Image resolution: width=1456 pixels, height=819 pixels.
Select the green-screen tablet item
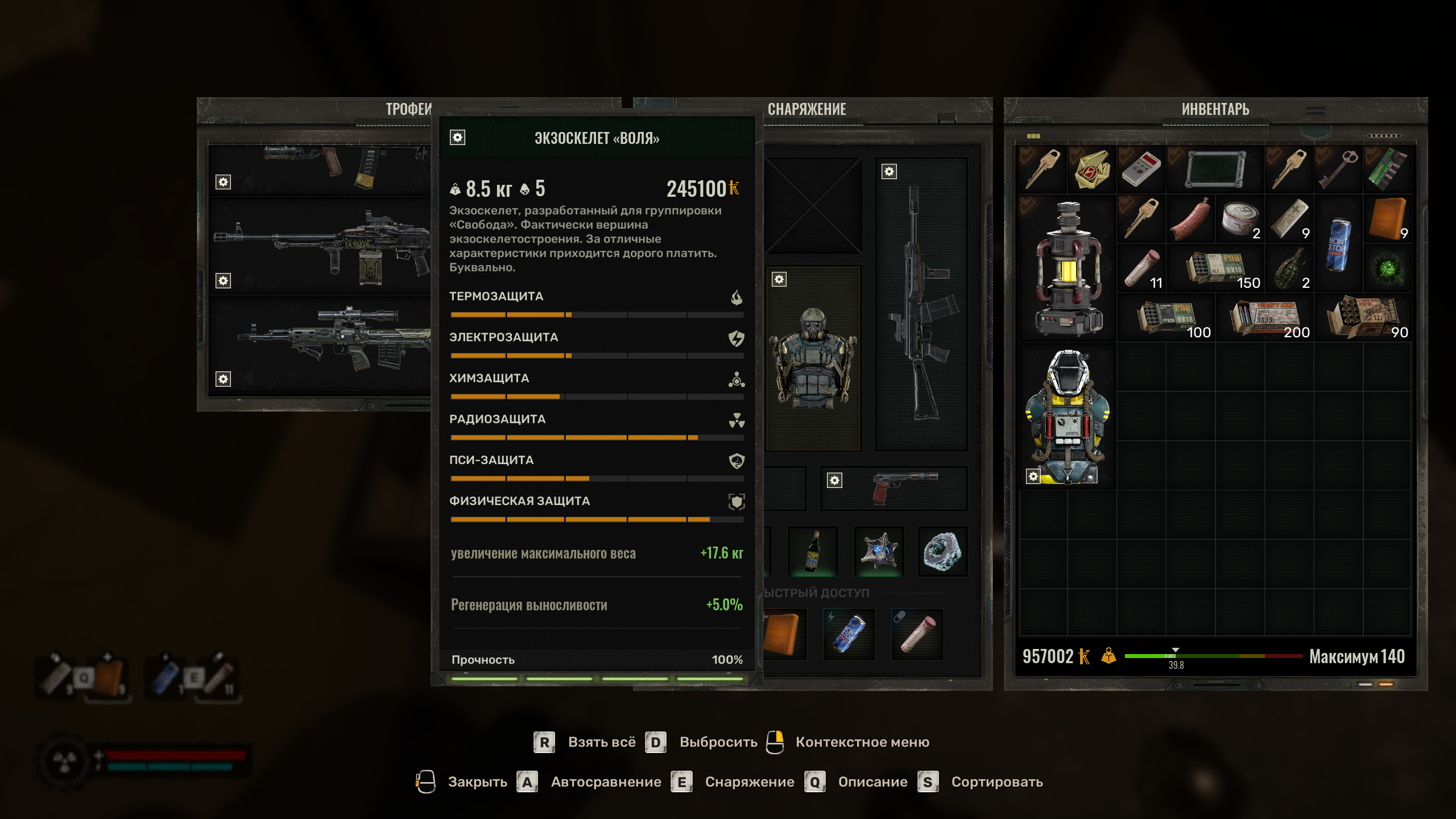tap(1215, 169)
